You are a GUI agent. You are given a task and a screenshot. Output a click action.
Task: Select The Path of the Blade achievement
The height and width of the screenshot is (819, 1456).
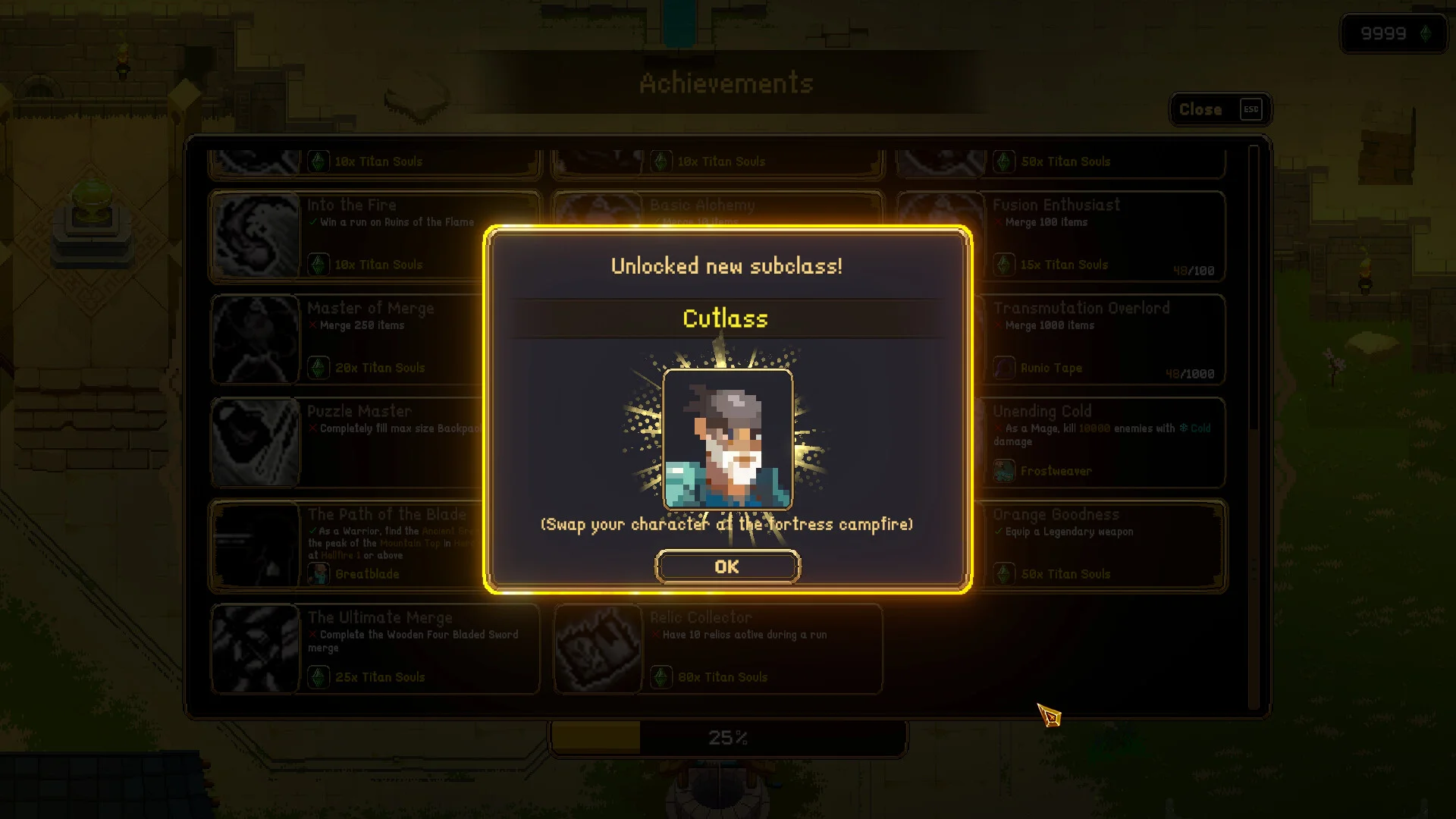pos(349,545)
